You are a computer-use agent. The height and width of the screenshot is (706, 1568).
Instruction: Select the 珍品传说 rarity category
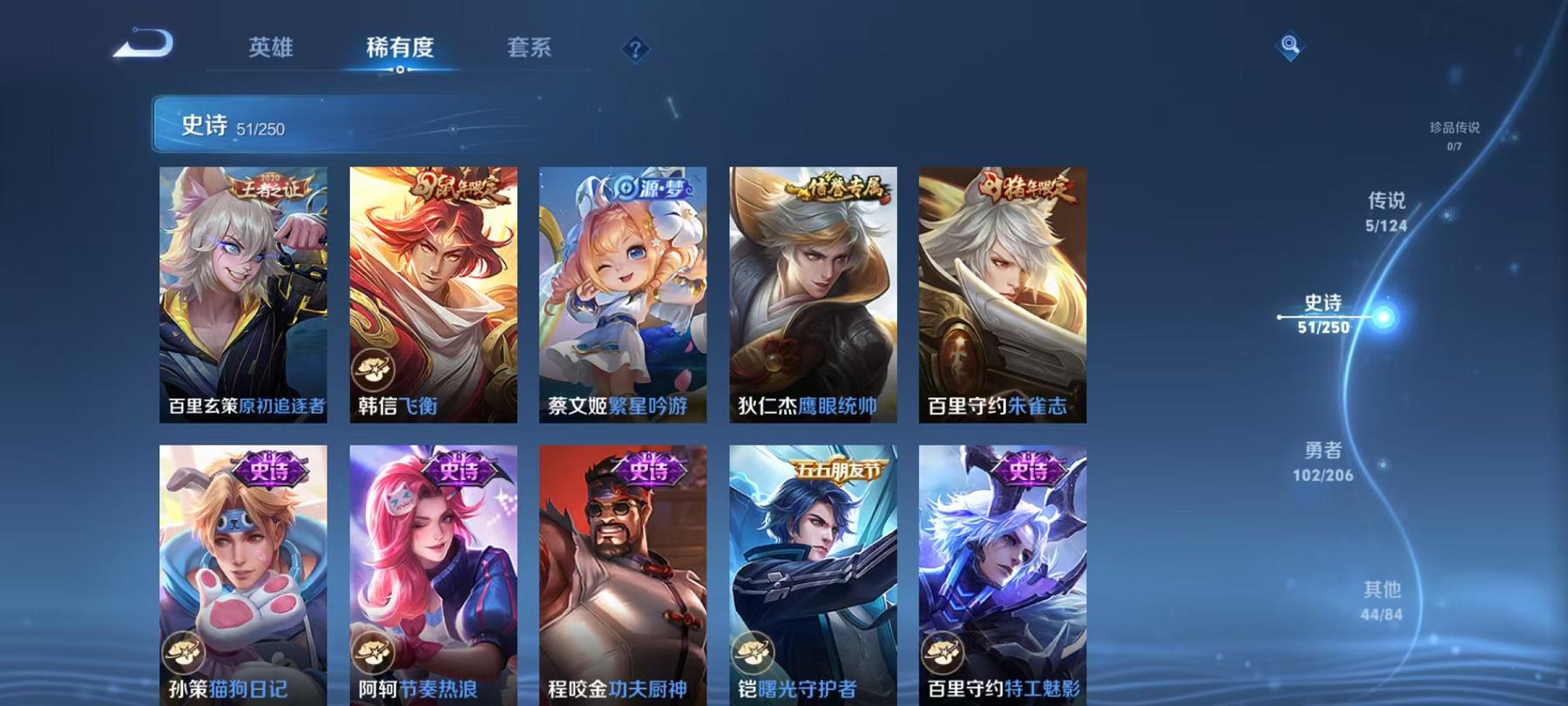click(x=1454, y=131)
